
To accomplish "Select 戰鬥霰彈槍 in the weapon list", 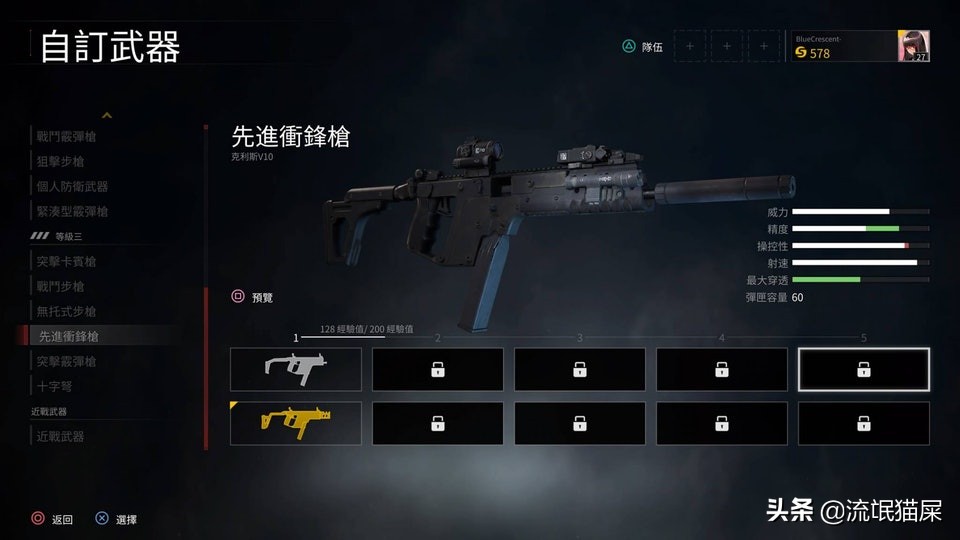I will point(66,136).
